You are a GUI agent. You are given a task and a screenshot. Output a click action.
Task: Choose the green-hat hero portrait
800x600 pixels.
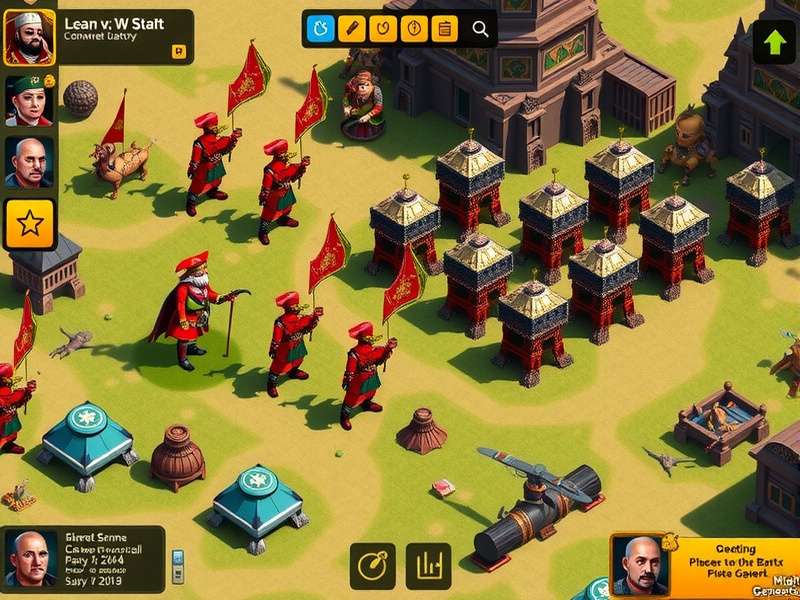point(29,100)
